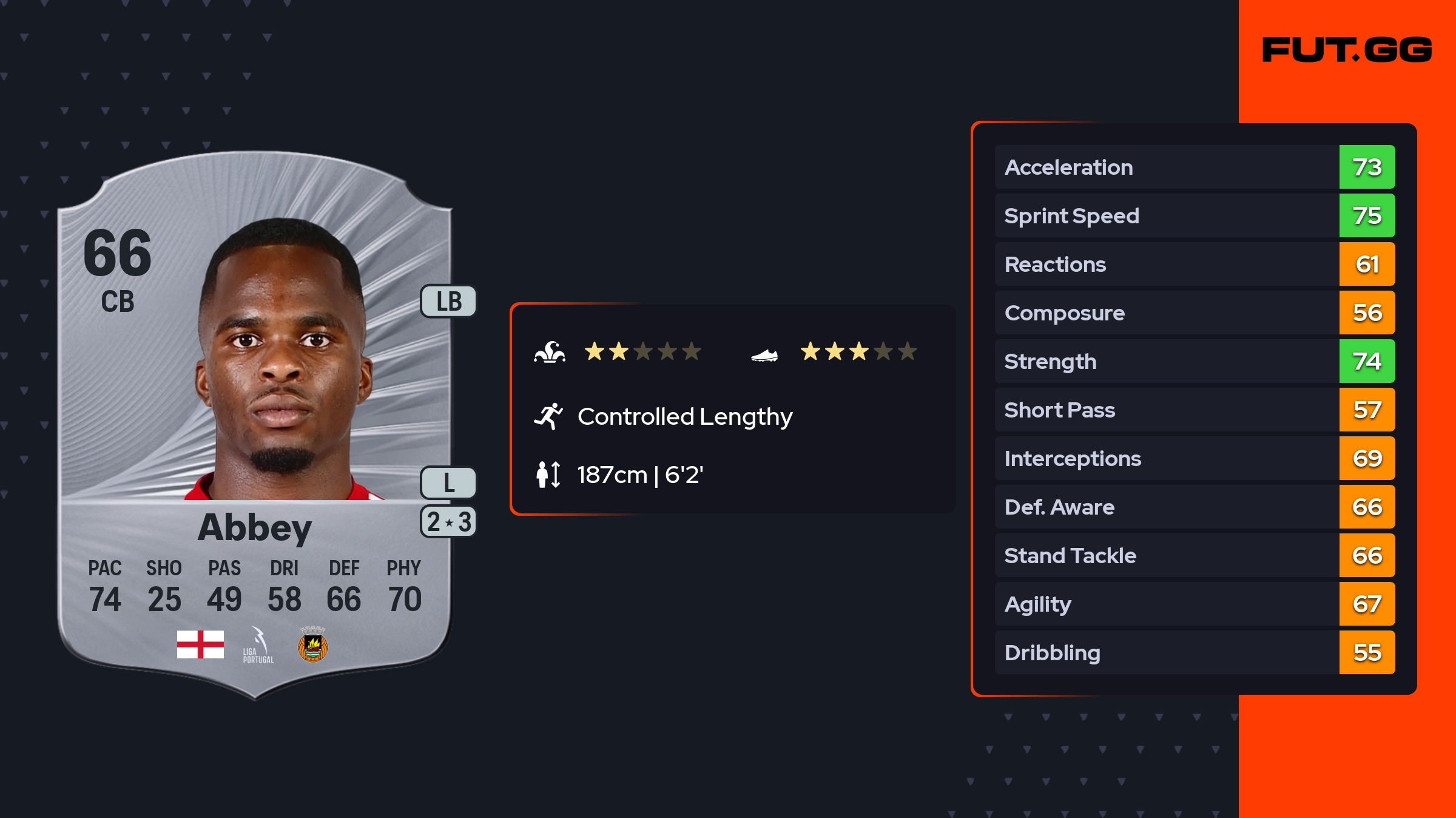
Task: Choose the Reactions stat row
Action: coord(1194,264)
